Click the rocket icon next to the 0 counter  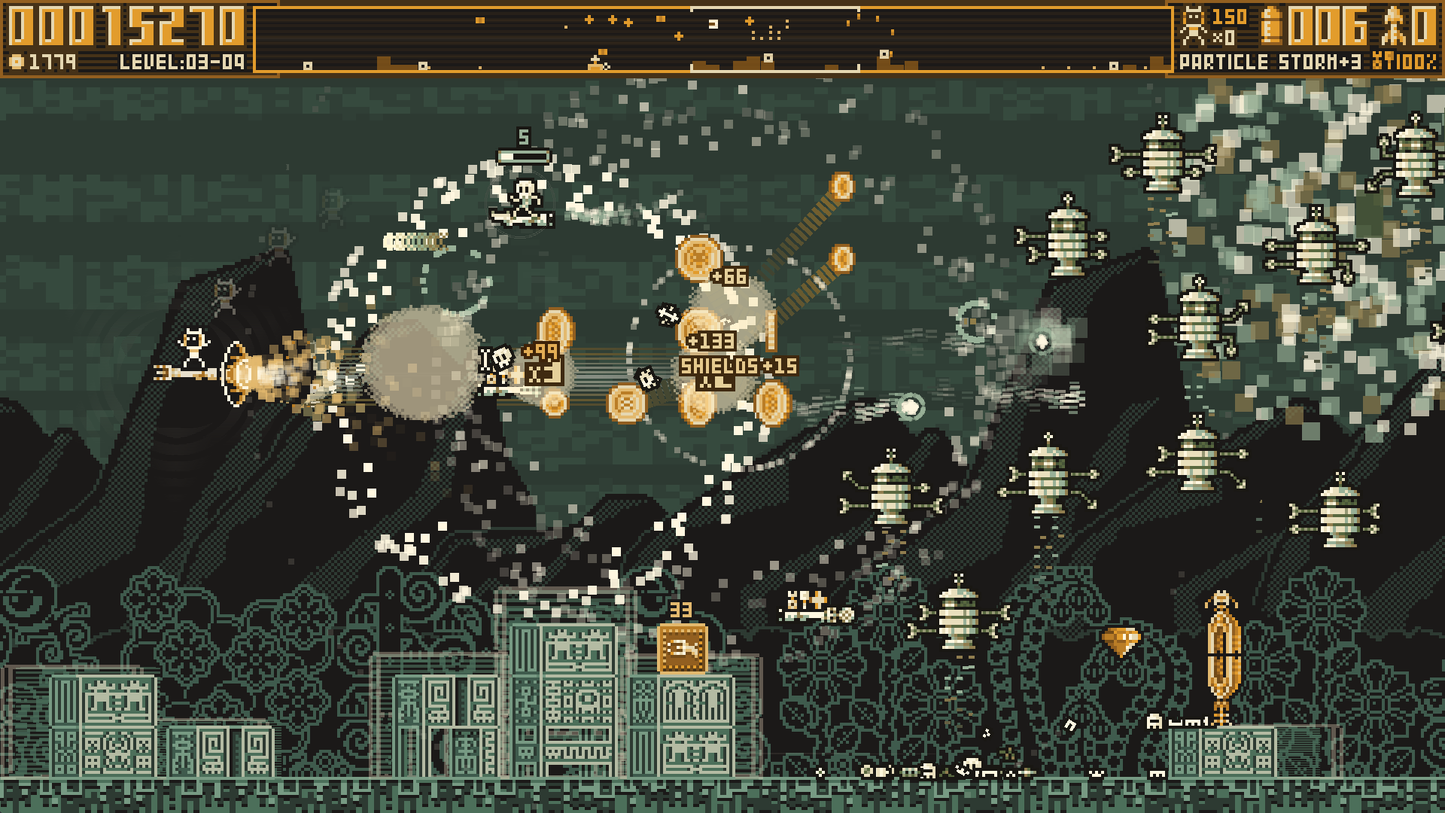(x=1392, y=25)
